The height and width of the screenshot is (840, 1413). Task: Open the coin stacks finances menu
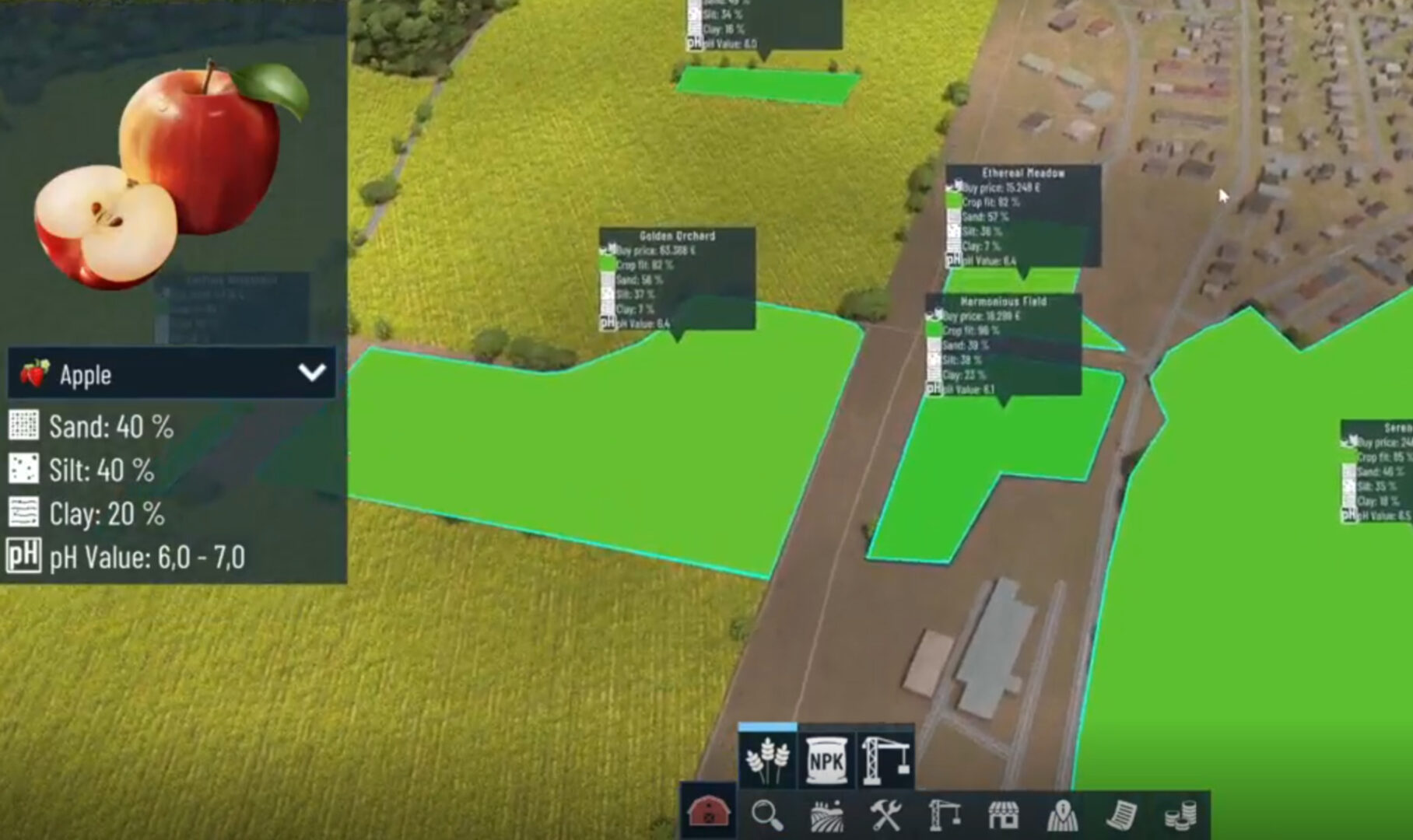click(1180, 815)
